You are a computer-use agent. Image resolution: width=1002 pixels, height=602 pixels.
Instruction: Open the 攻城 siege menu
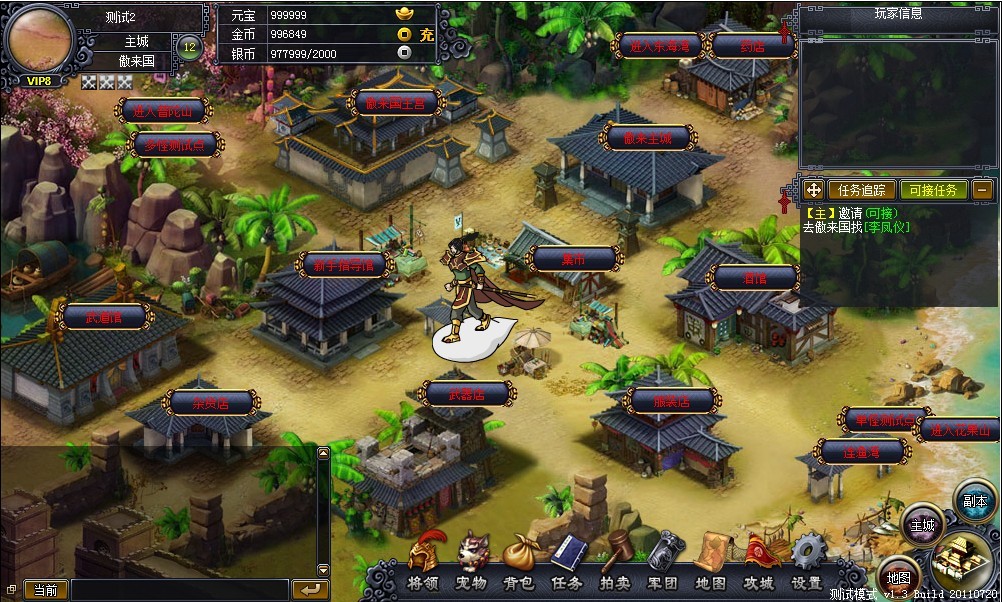tap(759, 561)
